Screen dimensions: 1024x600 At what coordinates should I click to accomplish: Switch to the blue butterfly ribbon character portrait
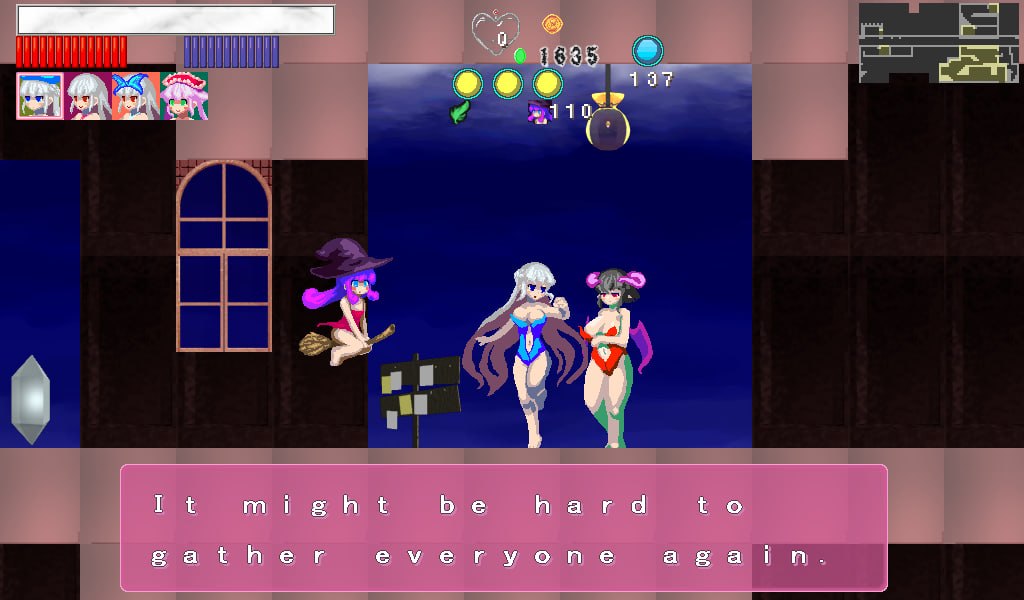(x=136, y=96)
